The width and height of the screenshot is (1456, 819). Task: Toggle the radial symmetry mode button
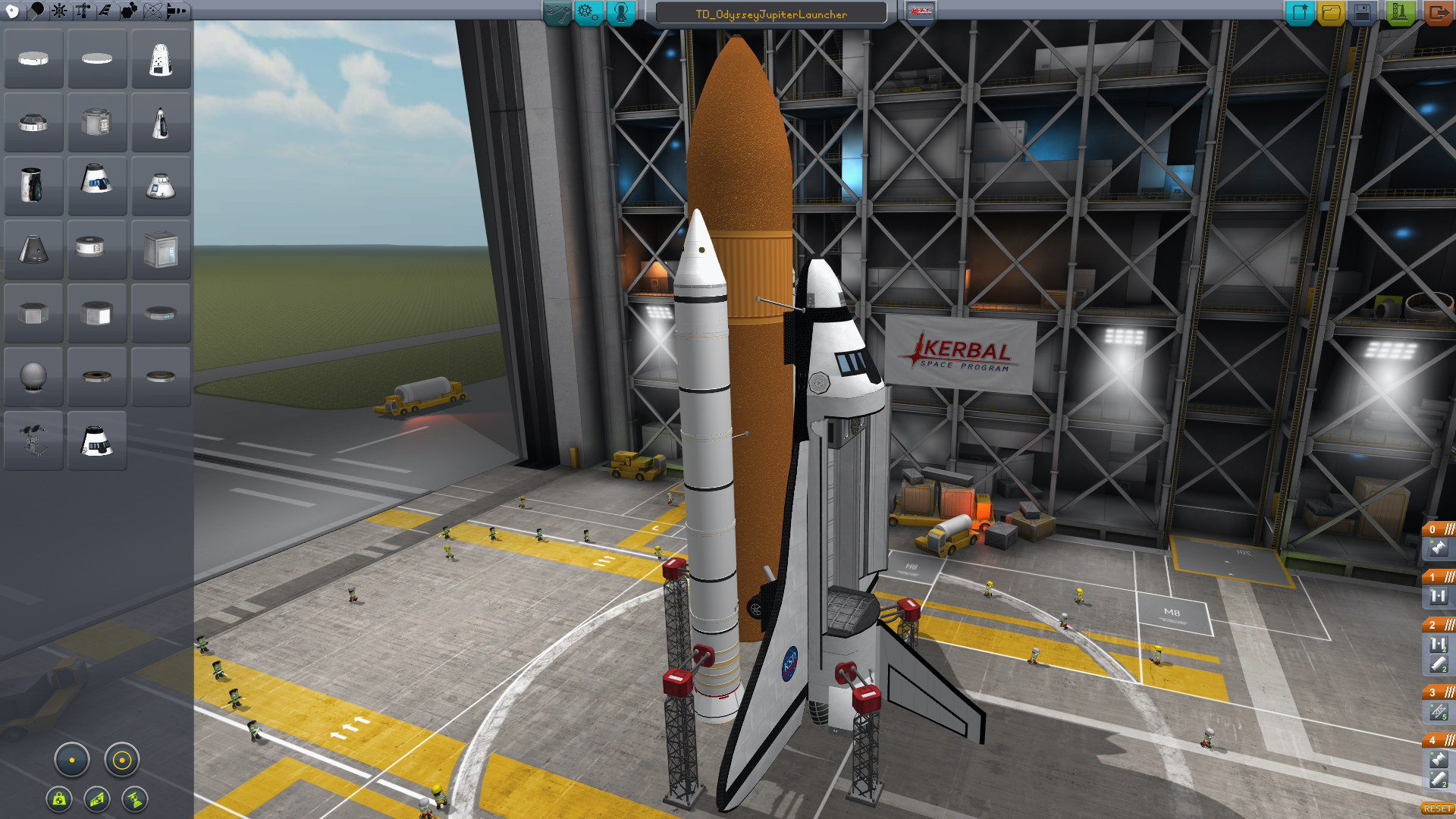click(x=72, y=760)
